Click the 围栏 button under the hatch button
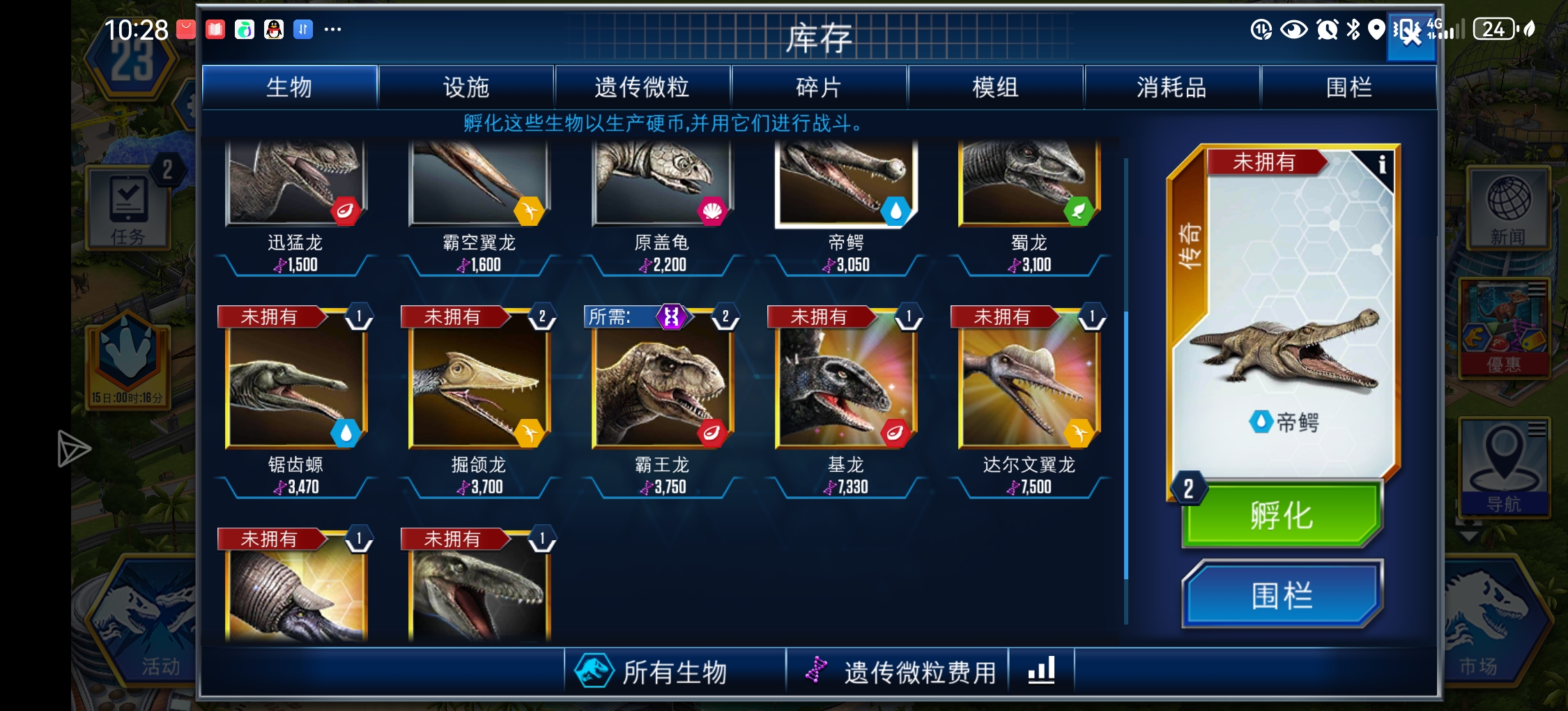 tap(1282, 595)
